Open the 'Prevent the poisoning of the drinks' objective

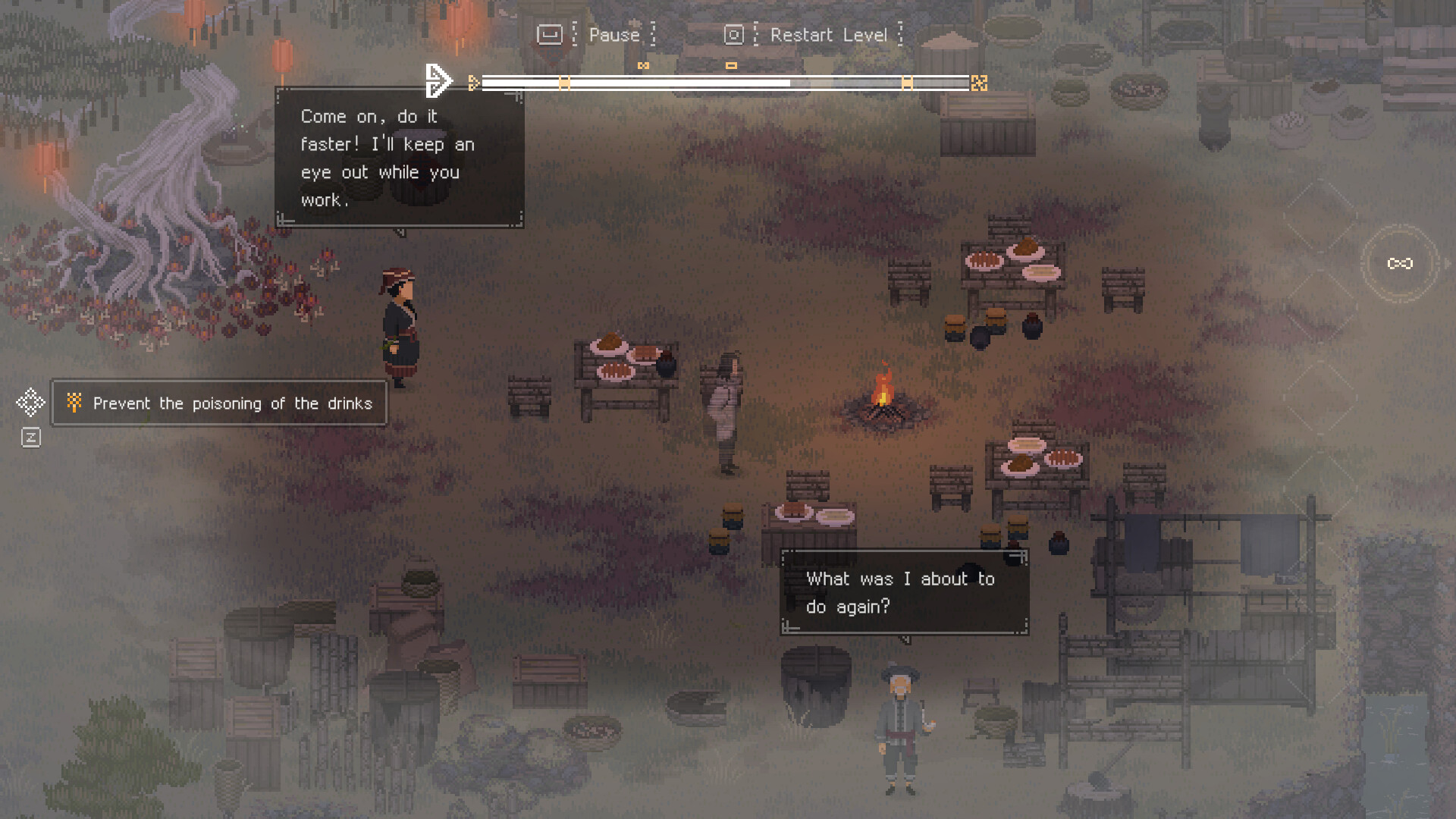(219, 403)
